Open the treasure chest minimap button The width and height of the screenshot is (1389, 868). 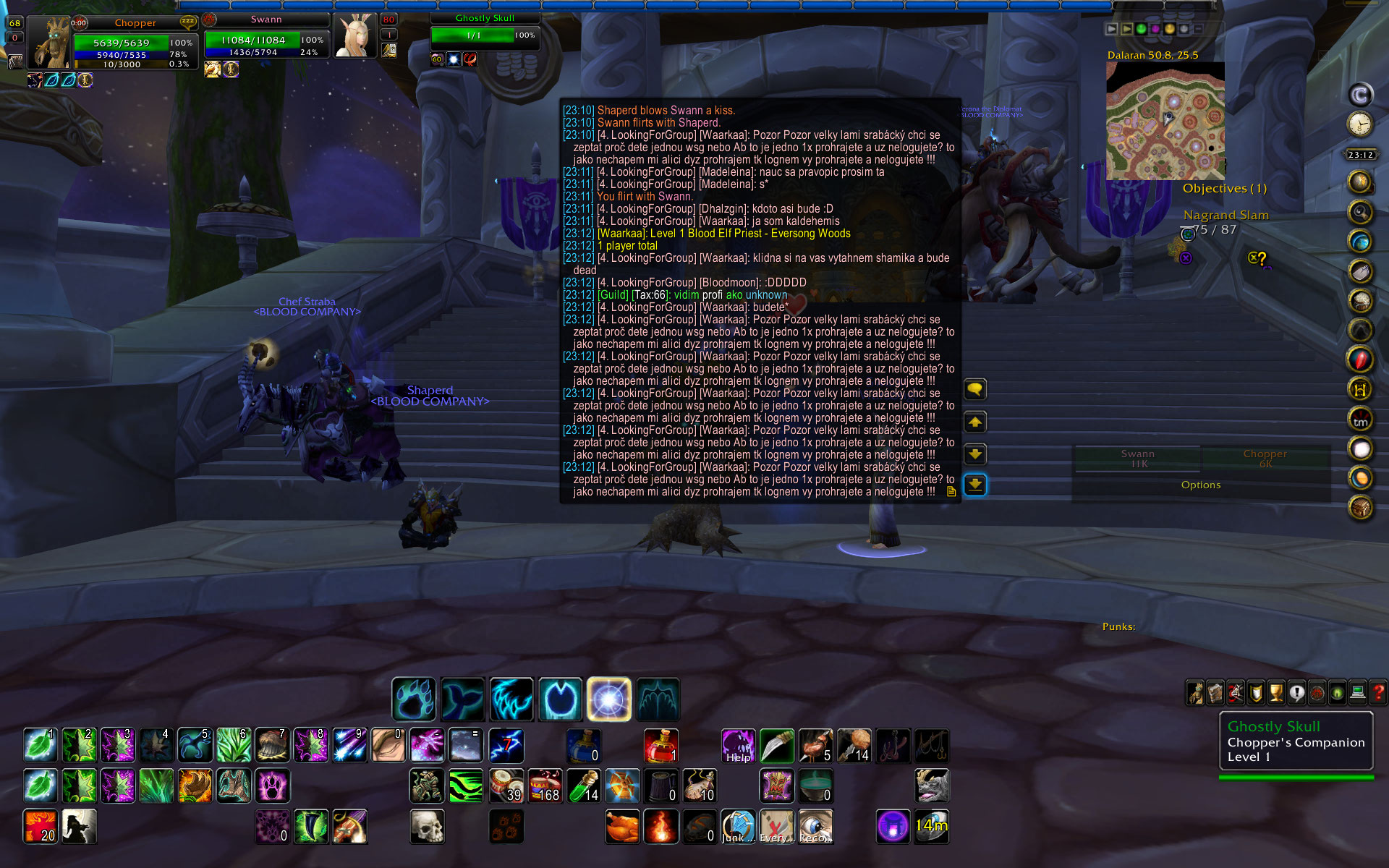point(1360,508)
